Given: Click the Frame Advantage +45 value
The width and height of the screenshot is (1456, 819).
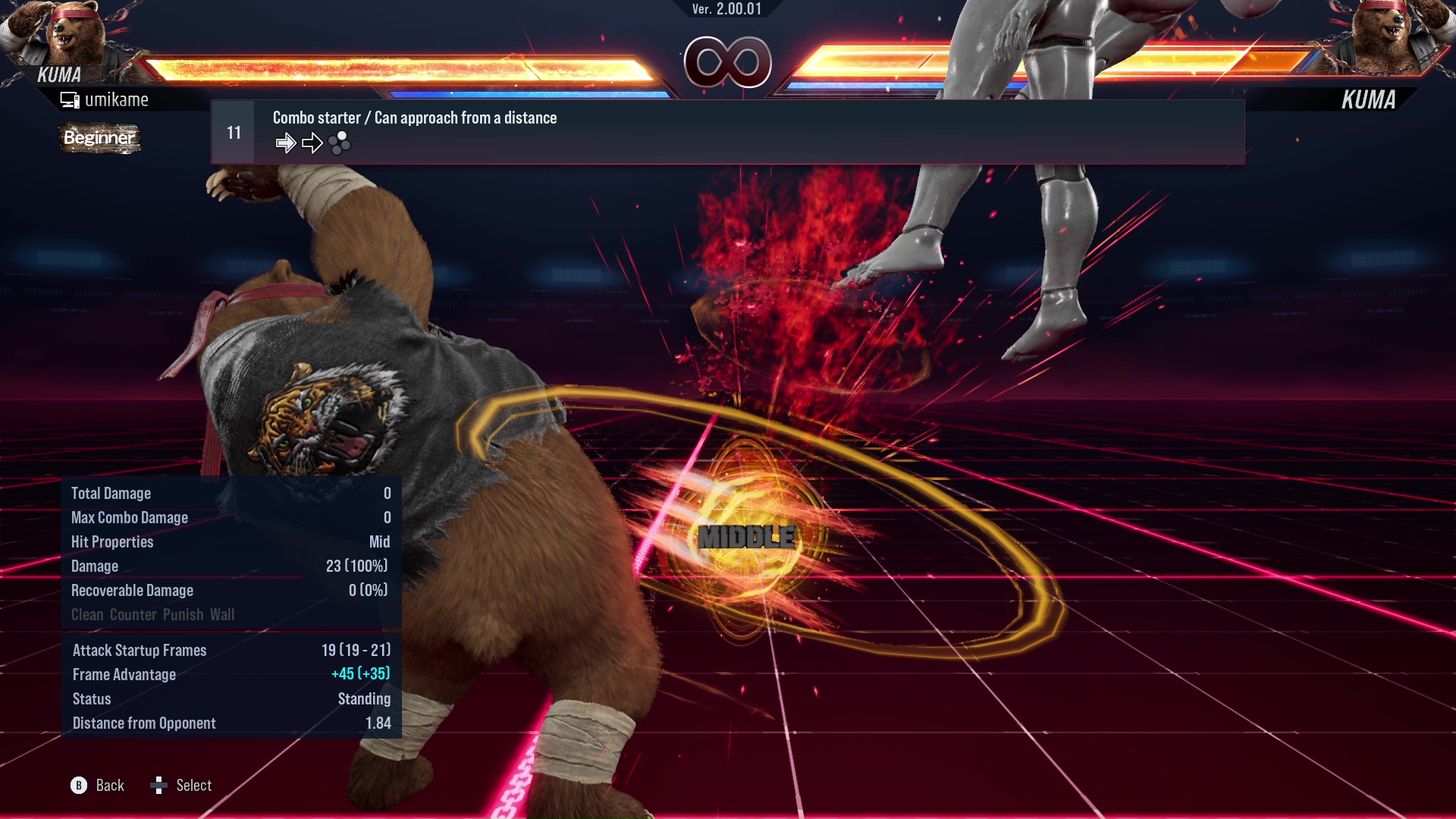Looking at the screenshot, I should pos(360,674).
